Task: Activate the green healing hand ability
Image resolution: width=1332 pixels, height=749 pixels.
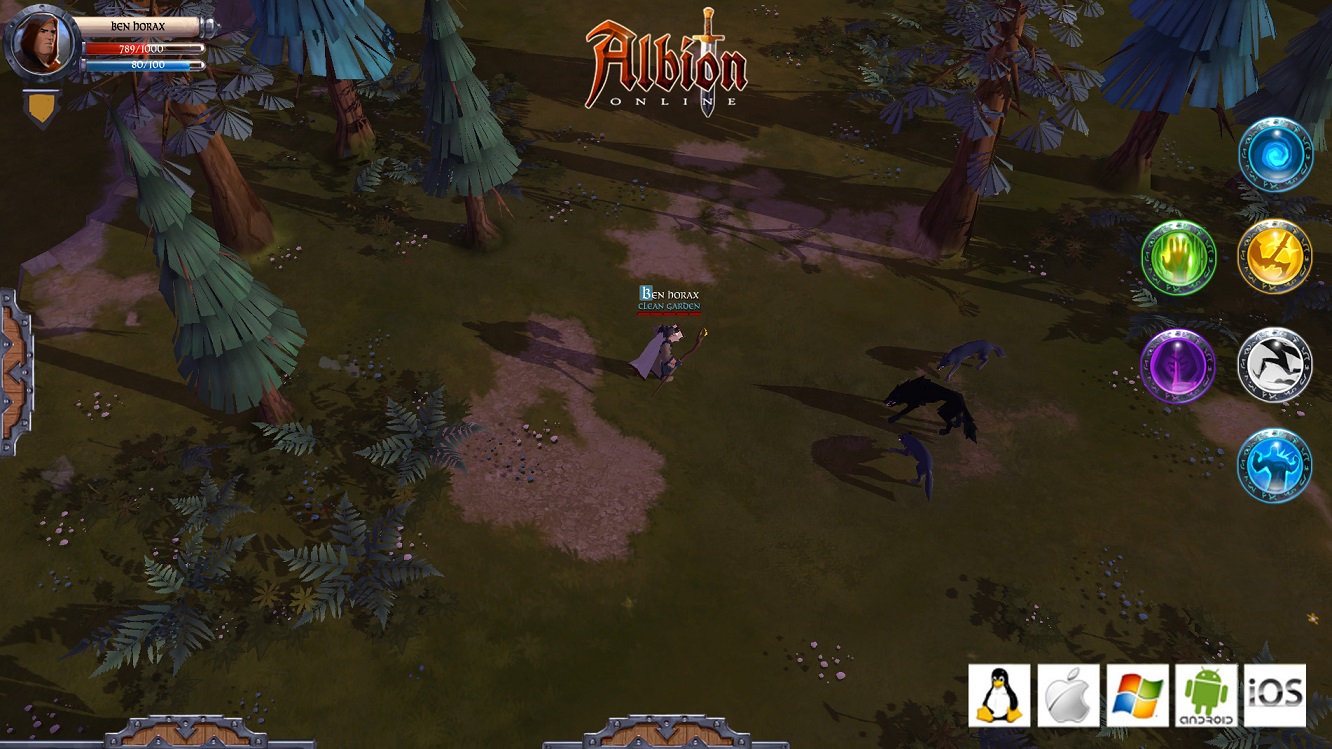Action: [1177, 259]
